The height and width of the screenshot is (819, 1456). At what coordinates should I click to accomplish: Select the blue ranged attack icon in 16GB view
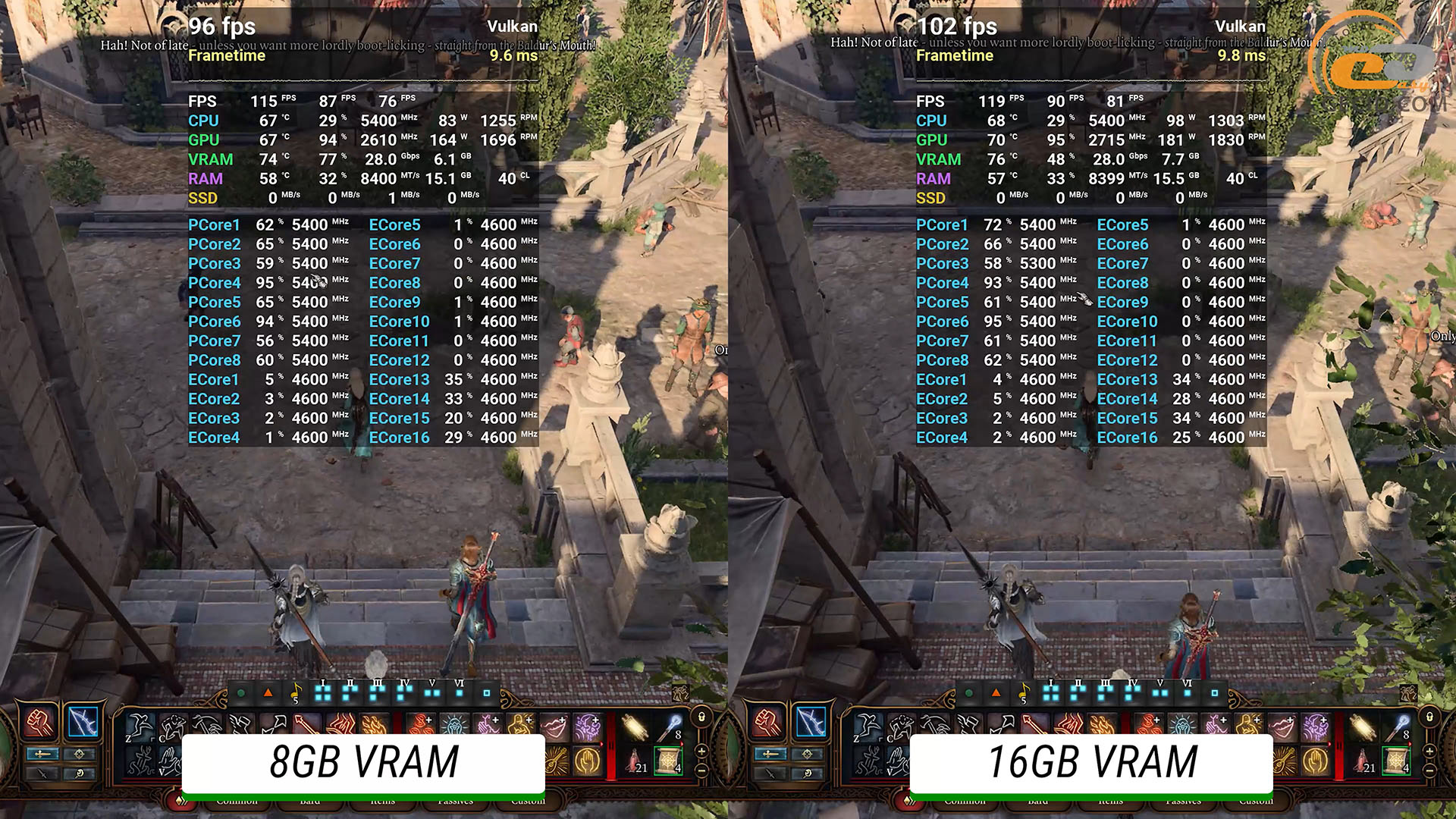[x=810, y=722]
